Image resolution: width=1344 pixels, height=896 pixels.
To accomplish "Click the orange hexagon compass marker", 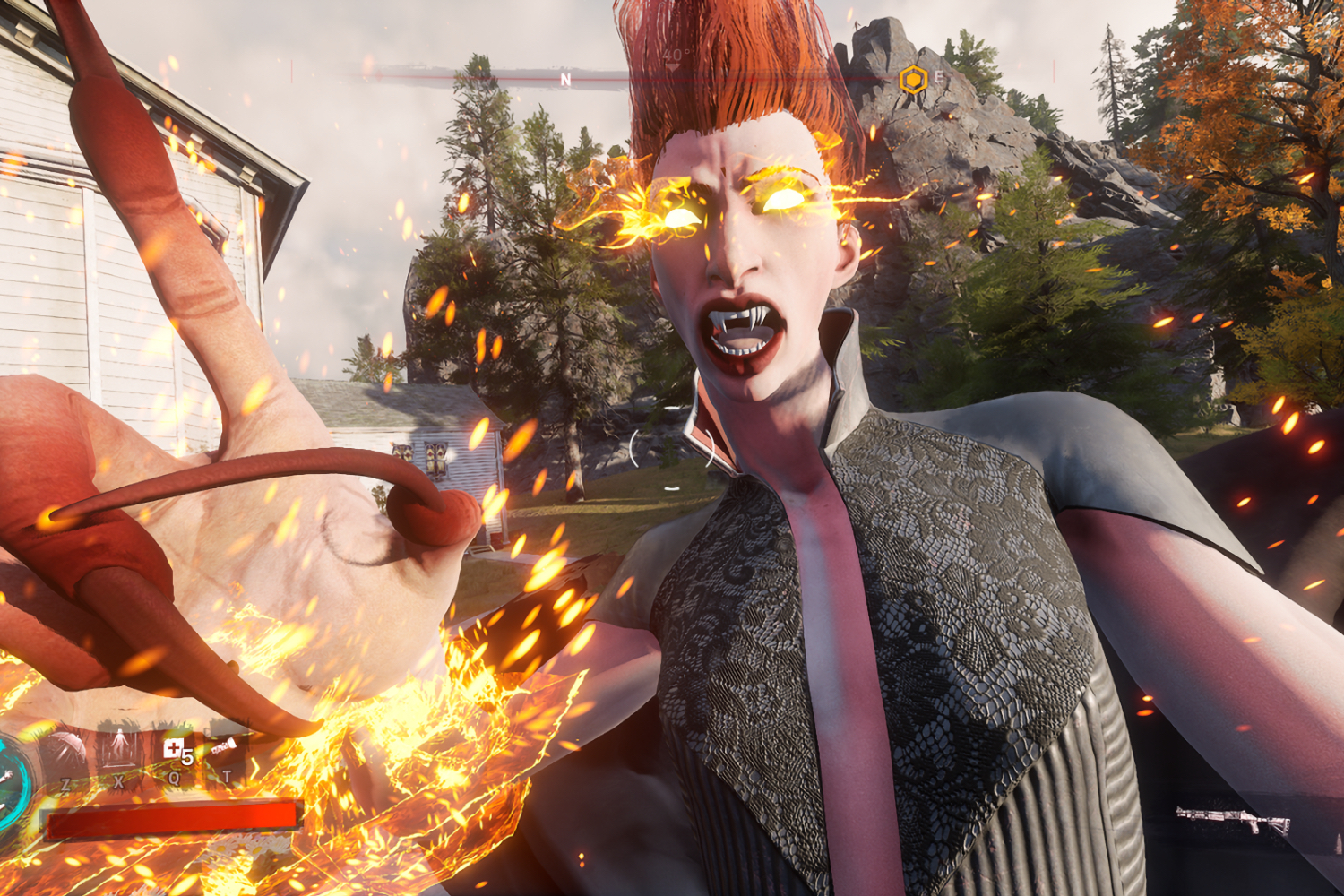I will 912,81.
